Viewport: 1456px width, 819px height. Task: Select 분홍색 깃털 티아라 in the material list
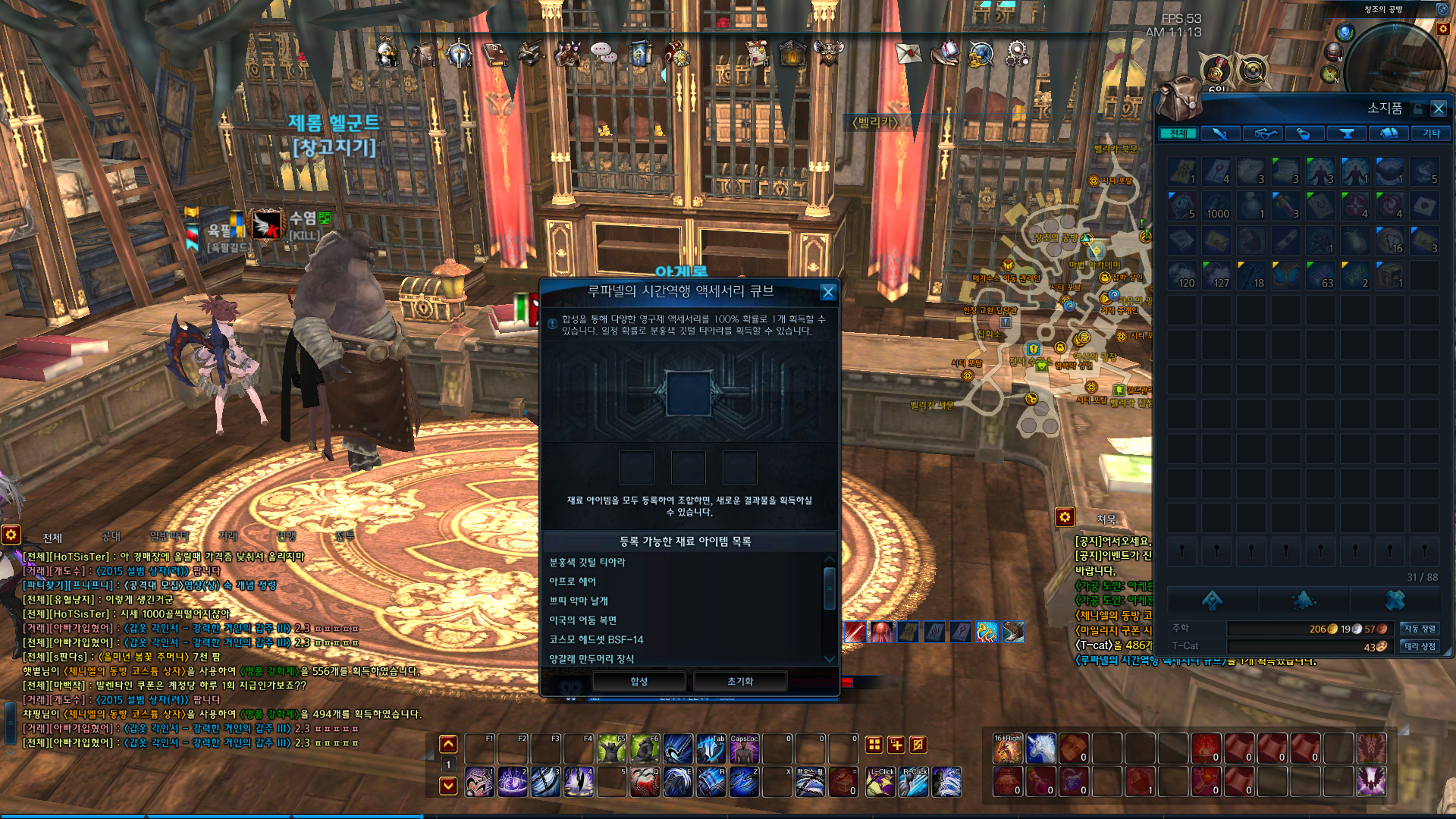tap(588, 562)
